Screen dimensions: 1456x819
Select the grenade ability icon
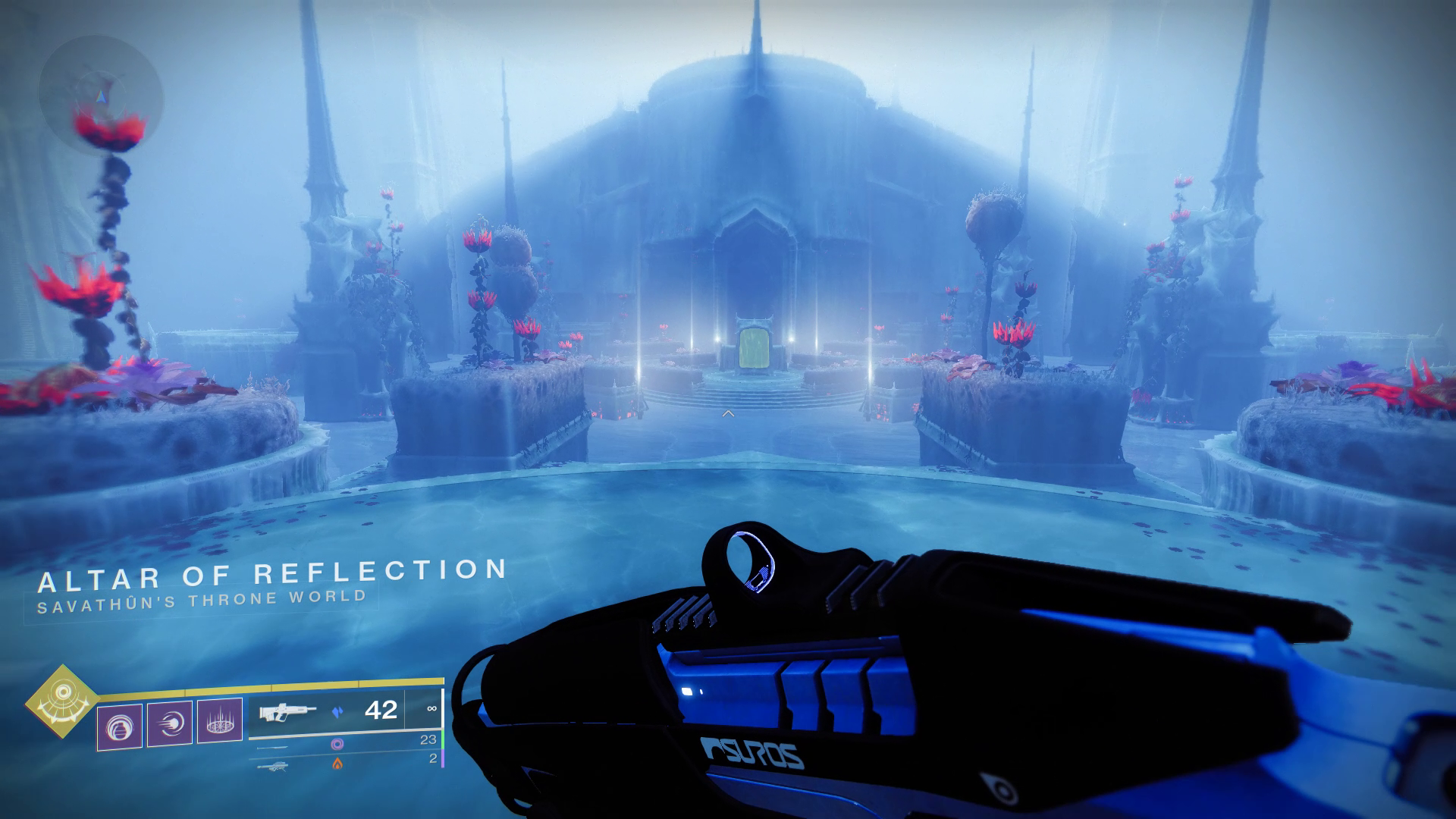[118, 723]
